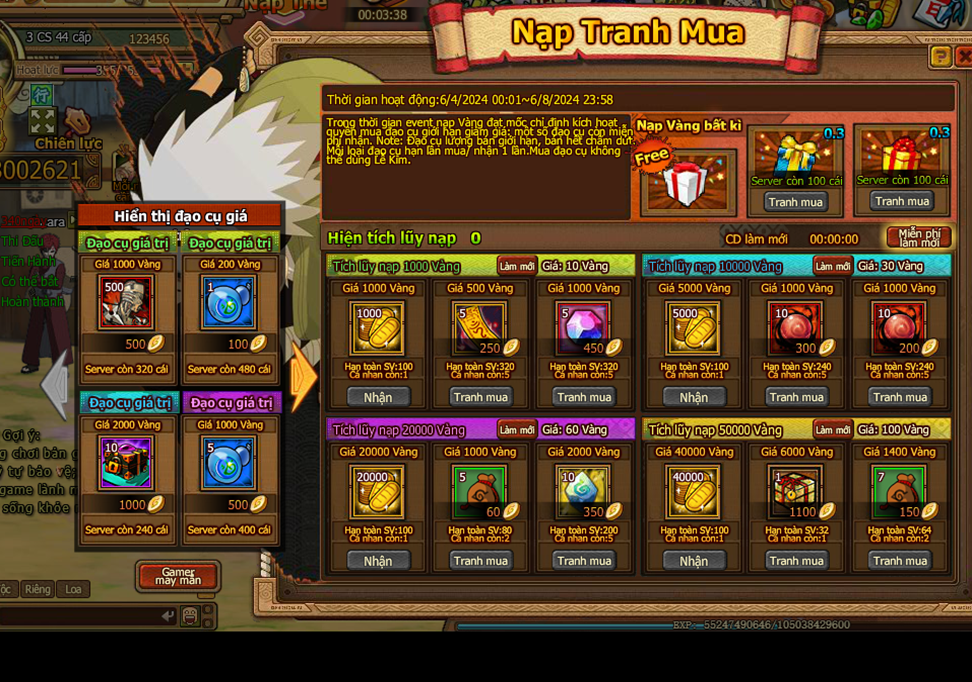Select the purple chest item priced 1000
The height and width of the screenshot is (682, 972).
coord(126,463)
